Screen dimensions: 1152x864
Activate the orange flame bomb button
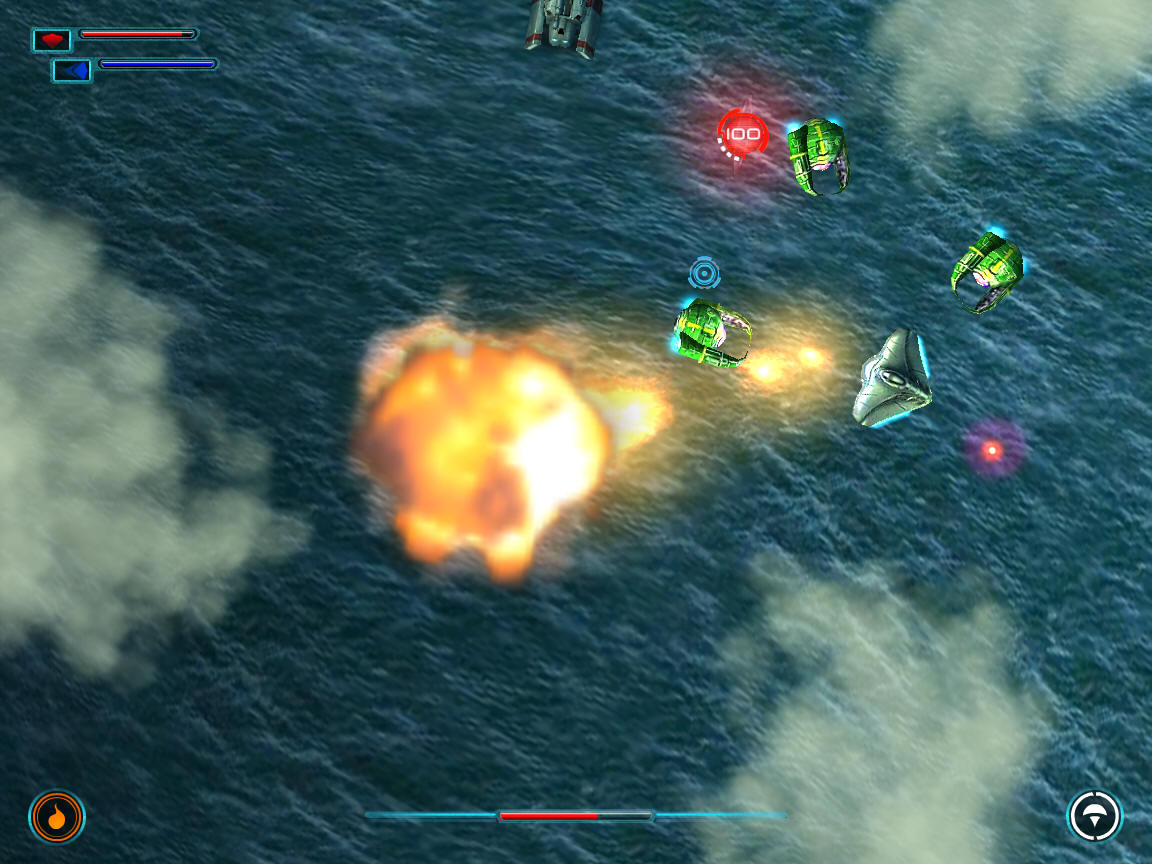coord(57,817)
